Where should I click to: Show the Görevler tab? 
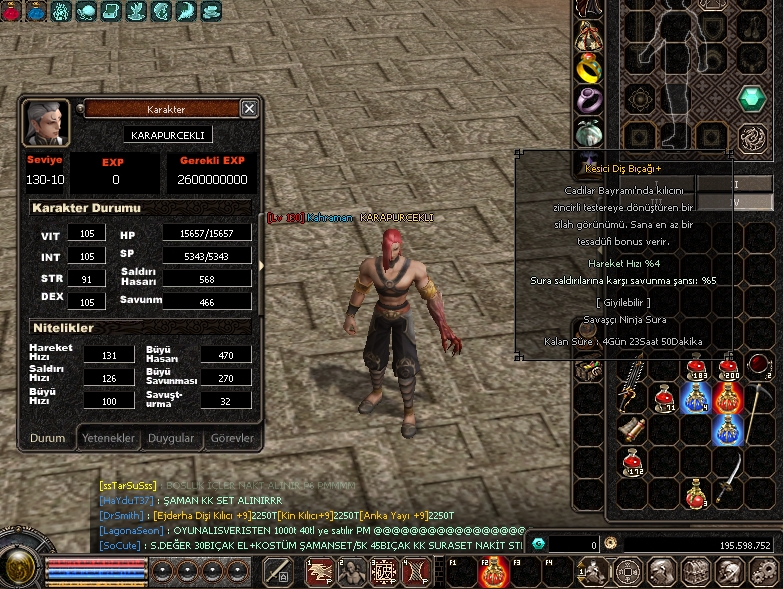231,438
